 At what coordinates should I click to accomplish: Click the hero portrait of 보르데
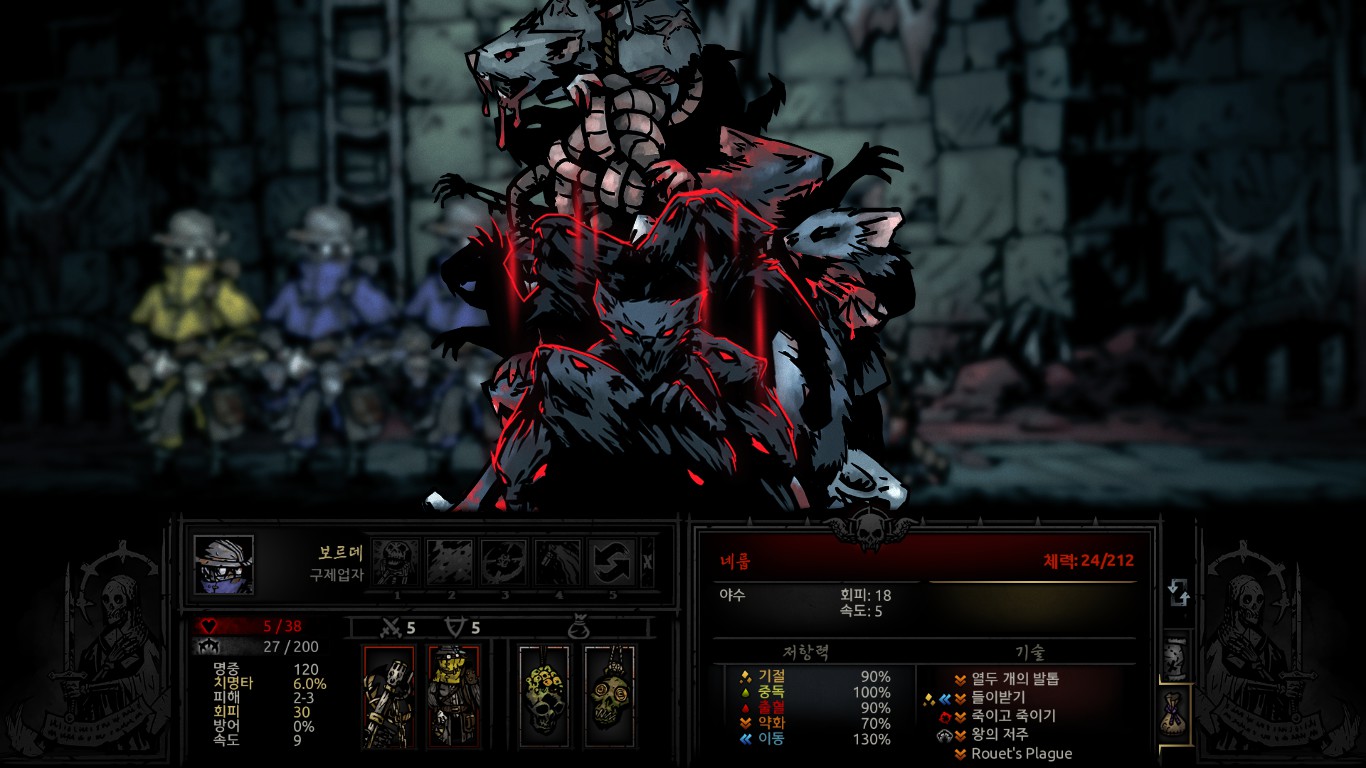224,565
